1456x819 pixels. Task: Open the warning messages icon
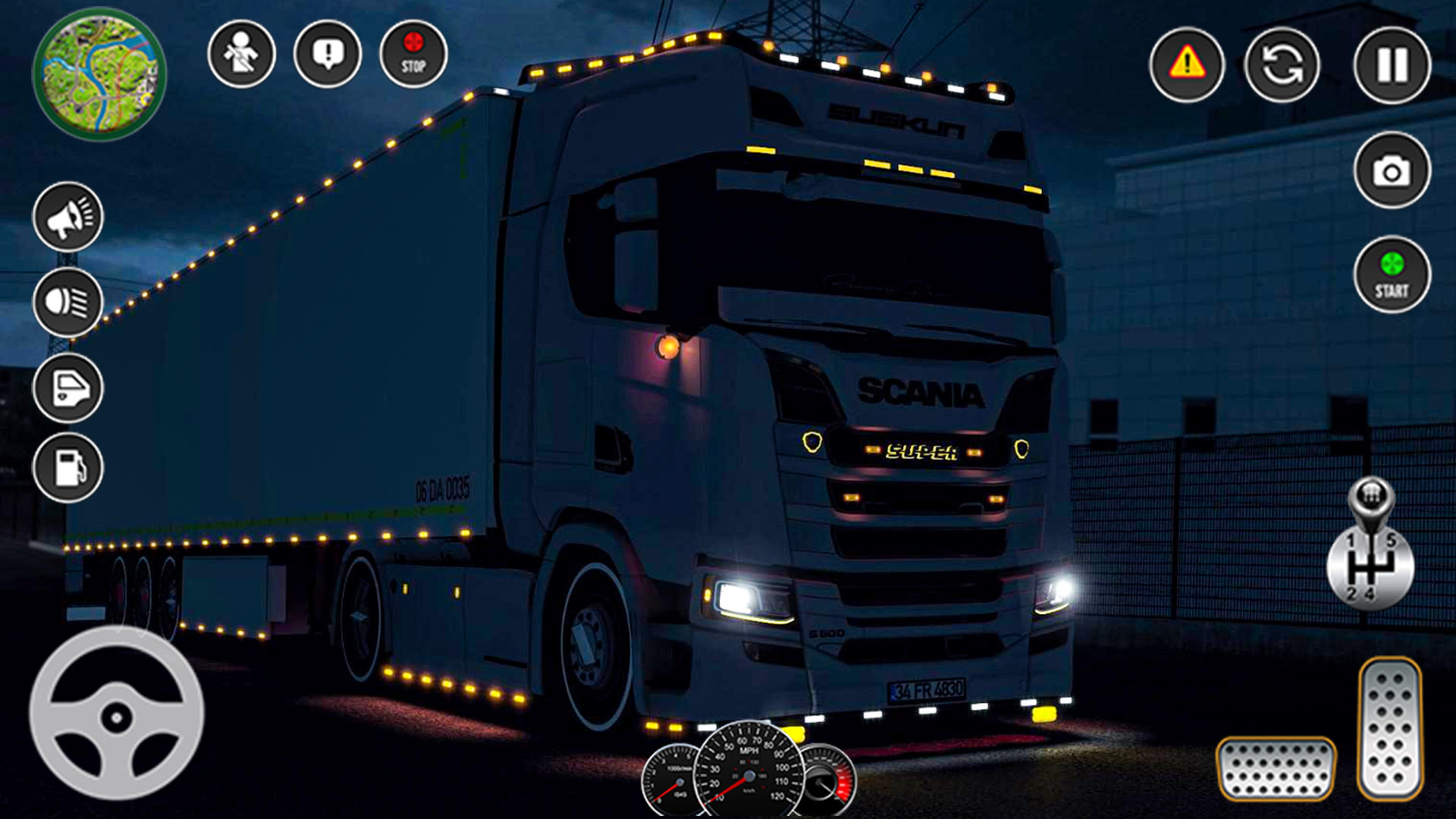coord(326,55)
